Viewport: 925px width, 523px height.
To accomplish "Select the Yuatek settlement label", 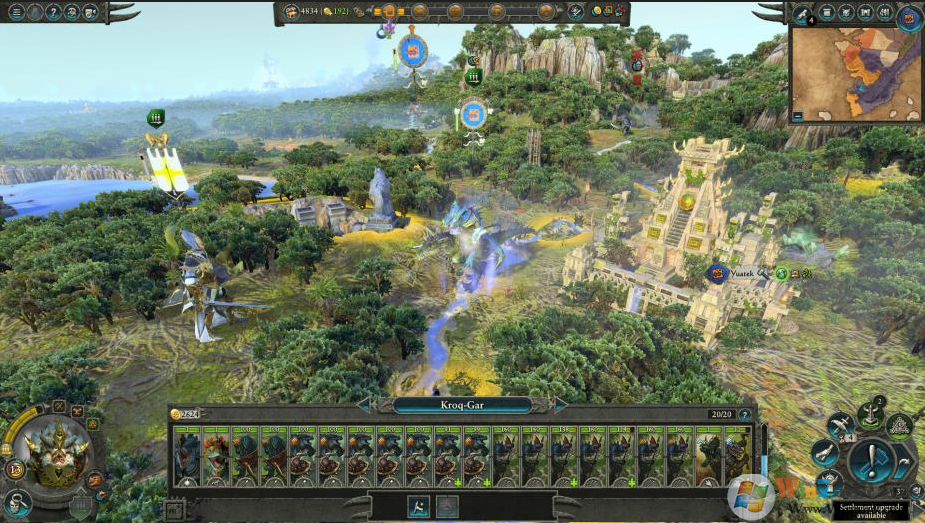I will click(x=739, y=272).
